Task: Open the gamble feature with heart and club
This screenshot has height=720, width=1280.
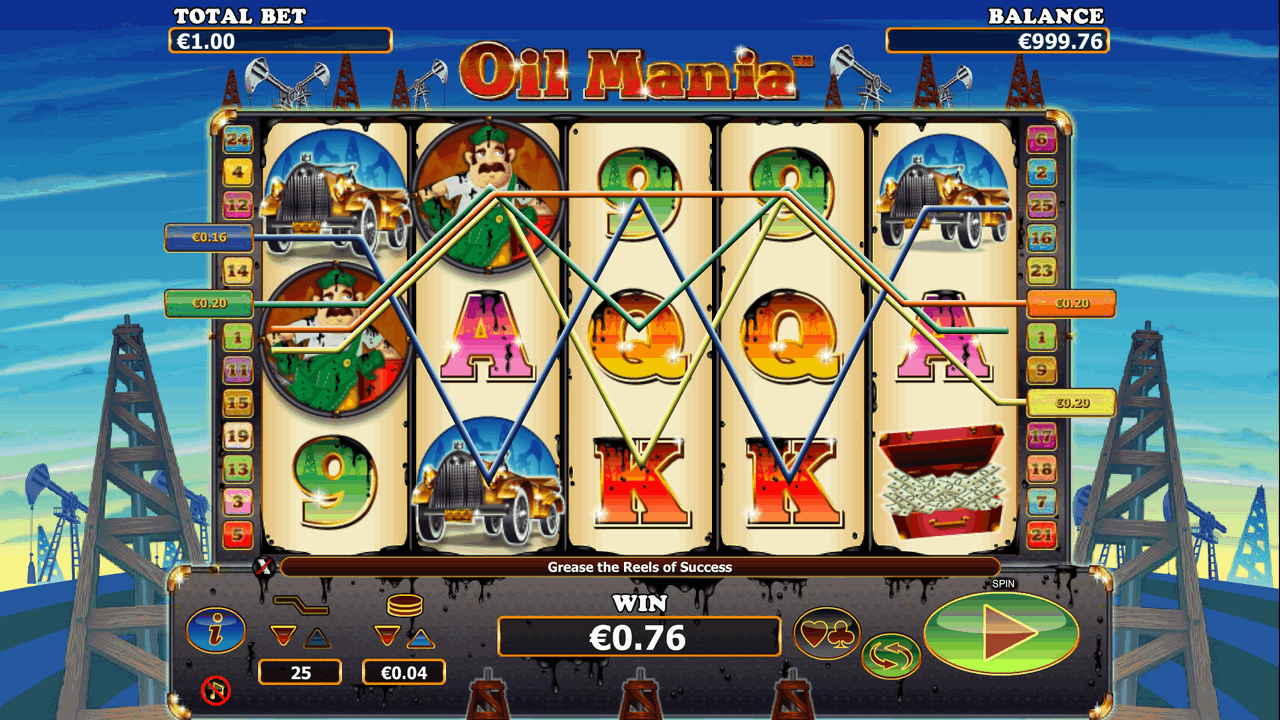Action: (x=826, y=632)
